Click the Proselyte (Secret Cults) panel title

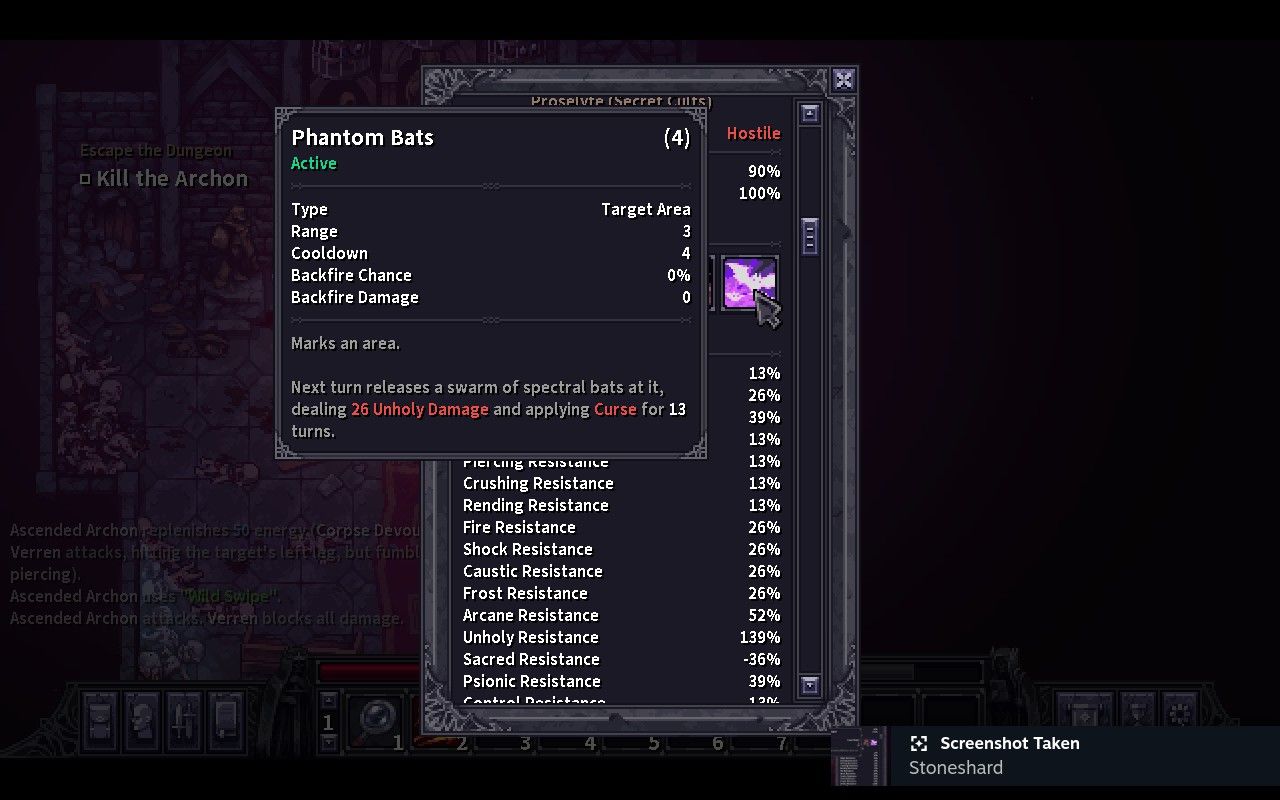click(x=621, y=101)
